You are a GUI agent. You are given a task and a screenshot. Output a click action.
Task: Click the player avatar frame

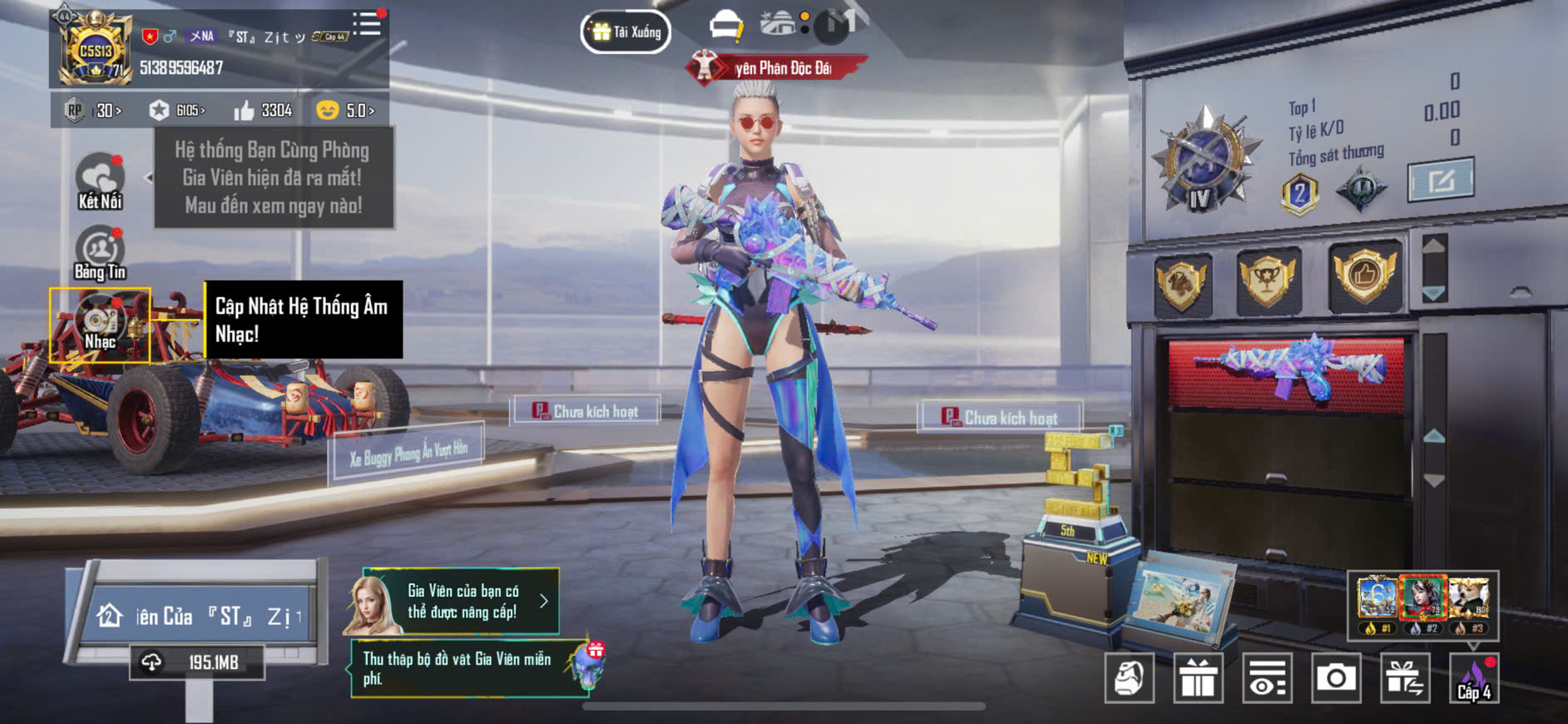coord(95,50)
